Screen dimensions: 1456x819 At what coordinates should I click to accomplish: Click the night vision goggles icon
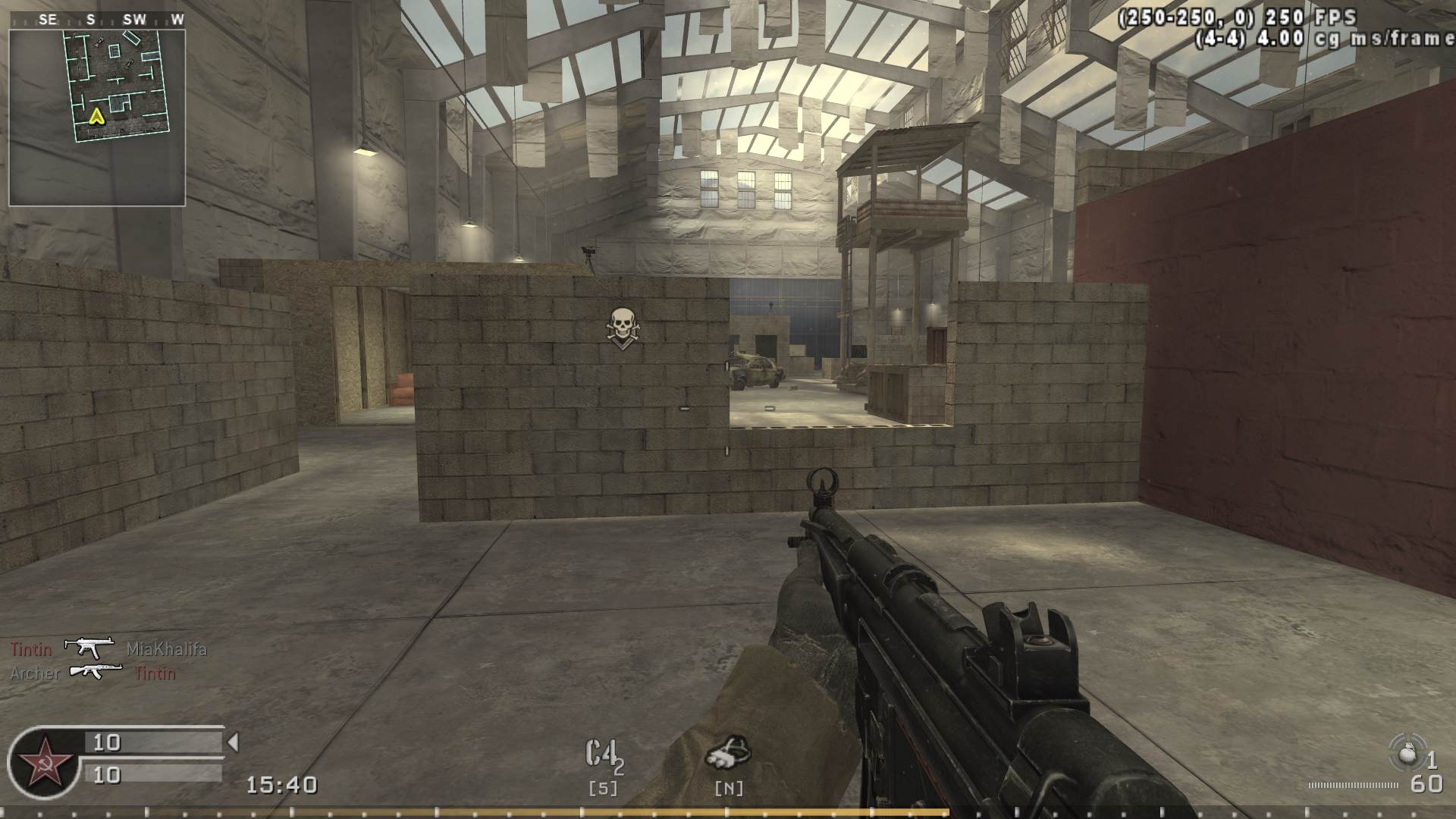(729, 752)
